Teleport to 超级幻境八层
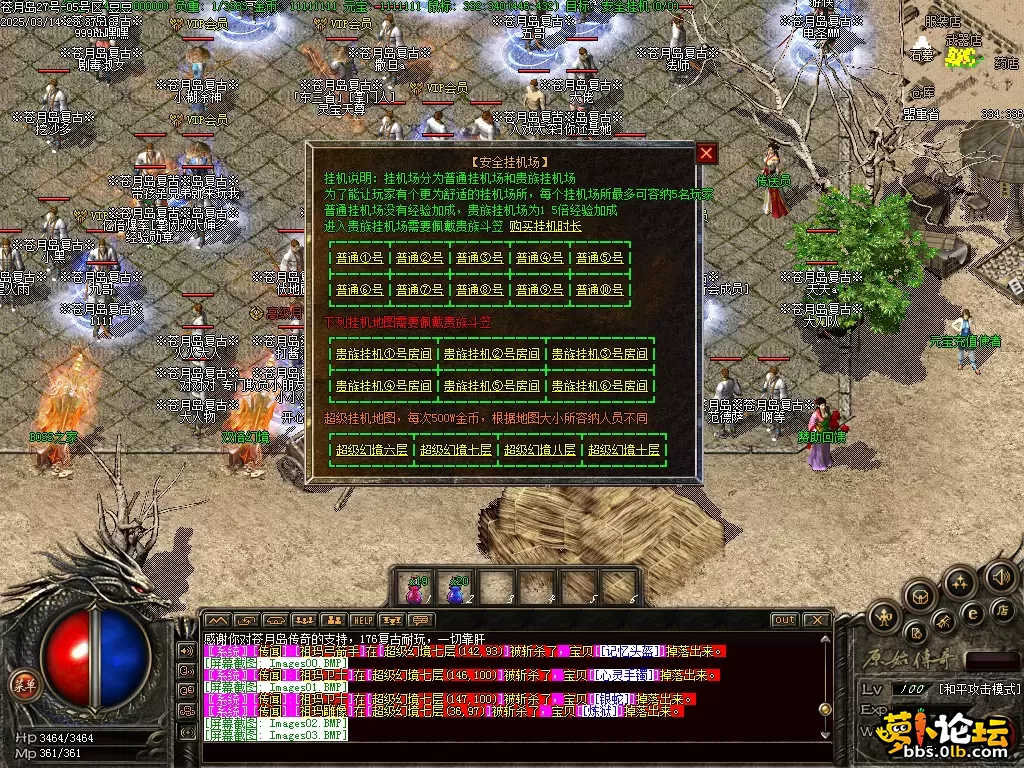Image resolution: width=1024 pixels, height=768 pixels. (540, 450)
